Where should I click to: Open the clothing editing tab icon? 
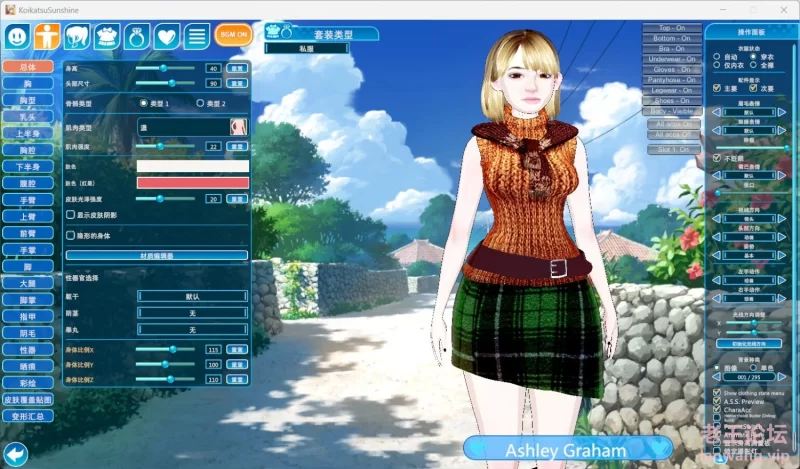tap(107, 36)
